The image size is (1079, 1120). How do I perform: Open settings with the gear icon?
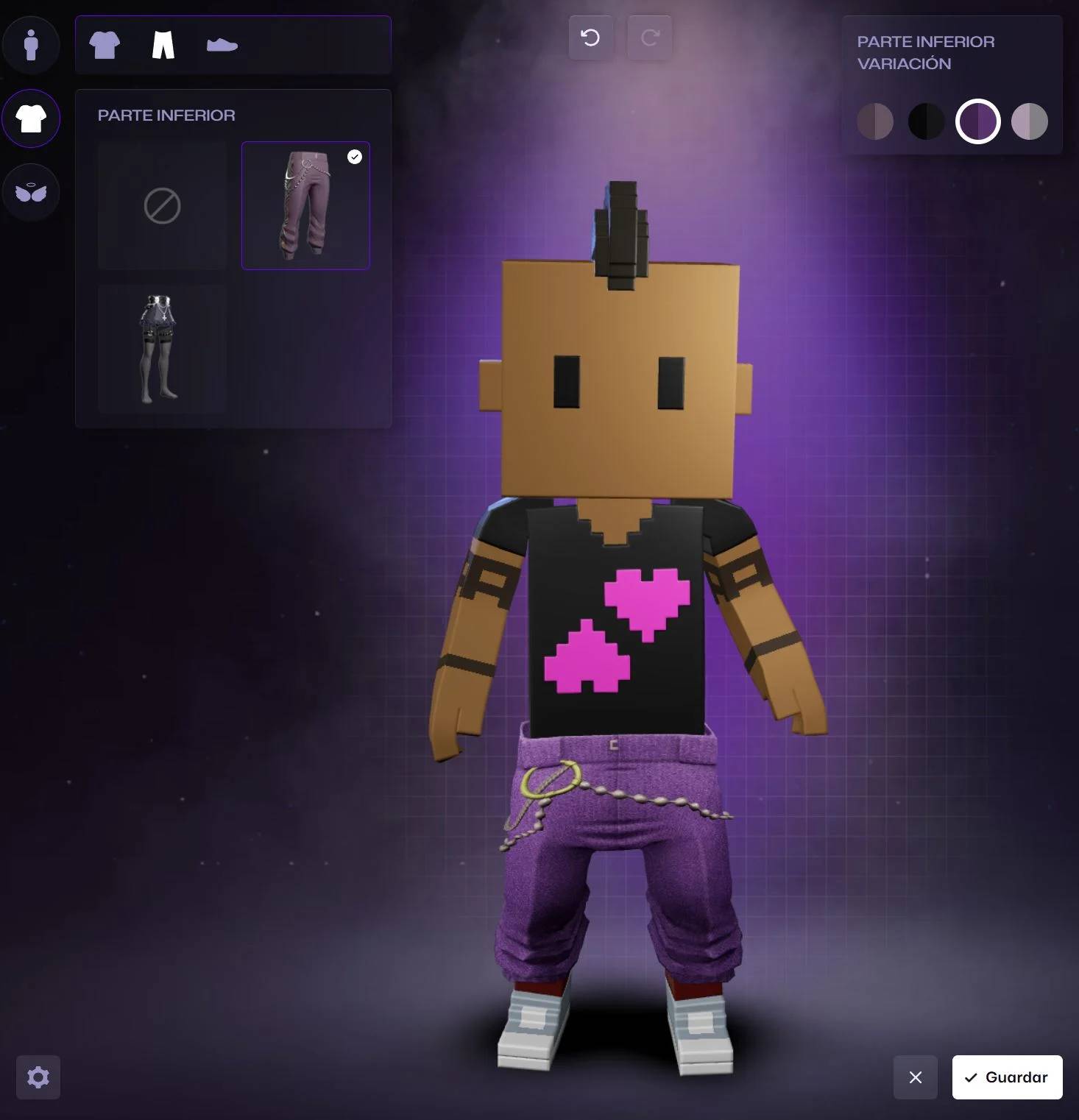[x=38, y=1077]
